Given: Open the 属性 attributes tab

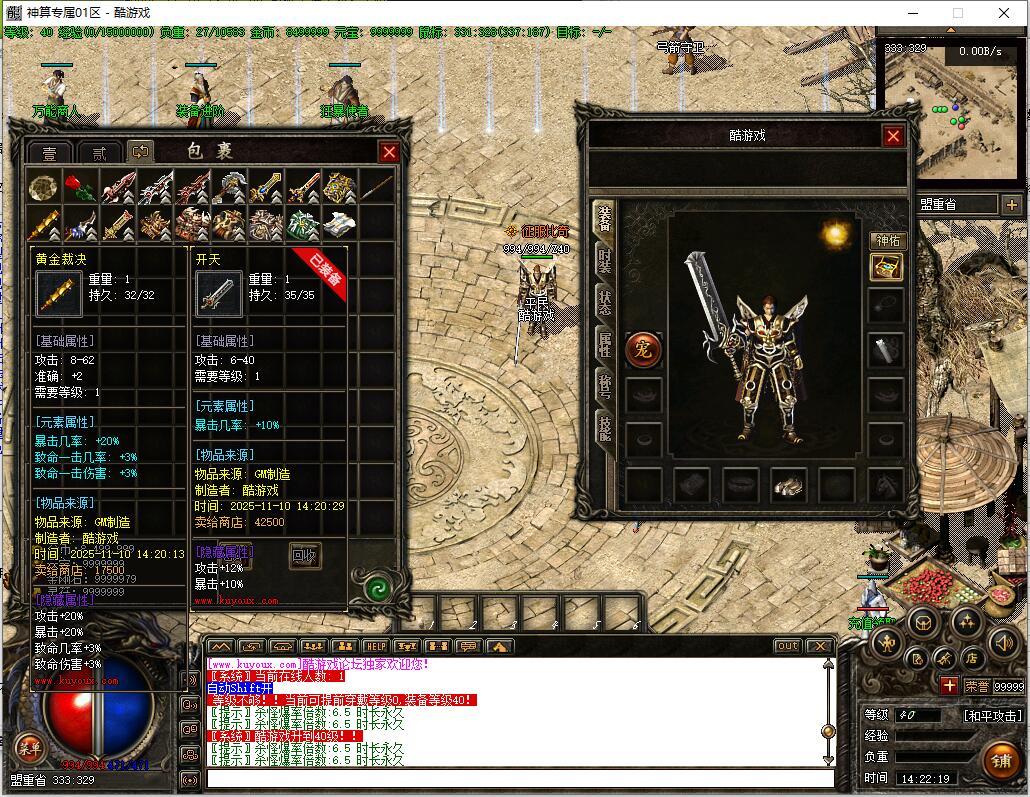Looking at the screenshot, I should [604, 344].
